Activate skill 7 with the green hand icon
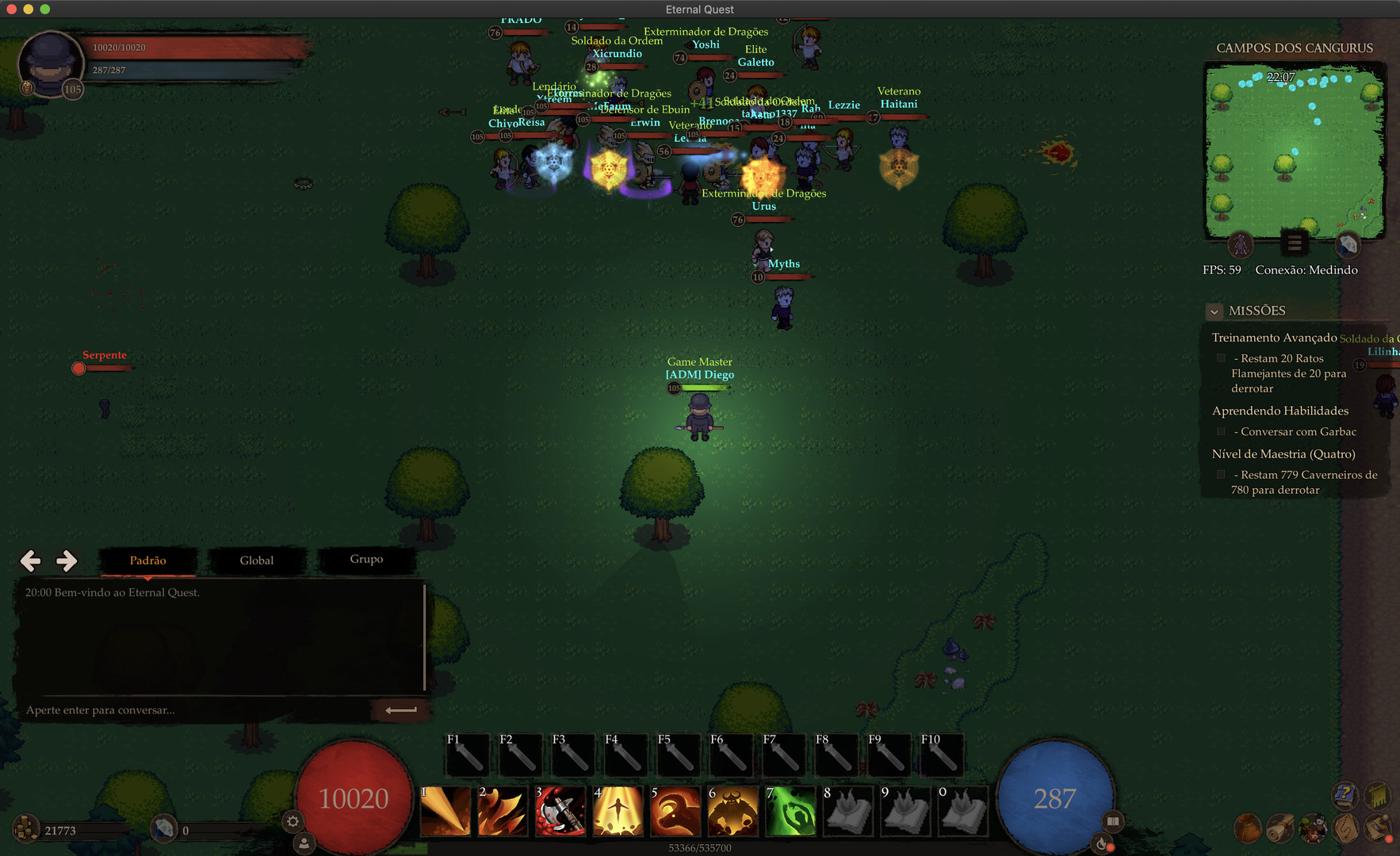Screen dimensions: 1400x856 [790, 812]
